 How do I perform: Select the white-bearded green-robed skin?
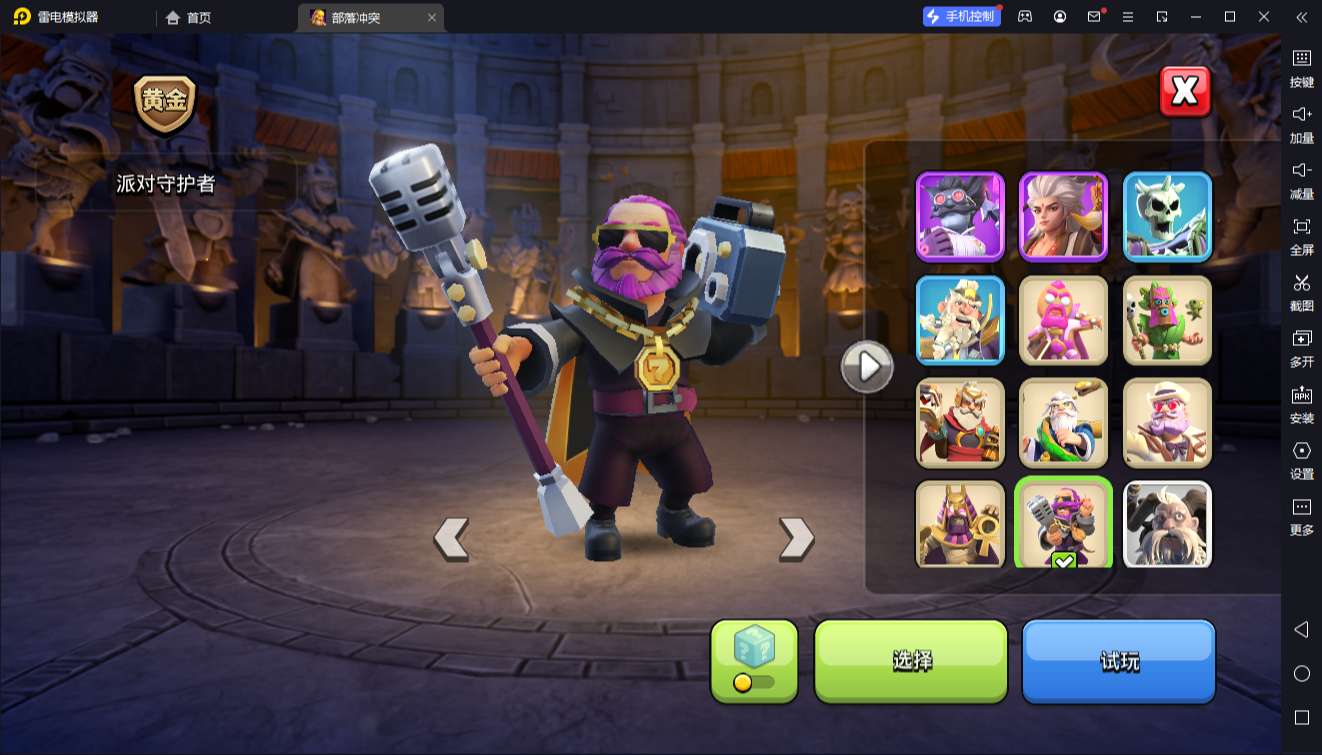1063,423
